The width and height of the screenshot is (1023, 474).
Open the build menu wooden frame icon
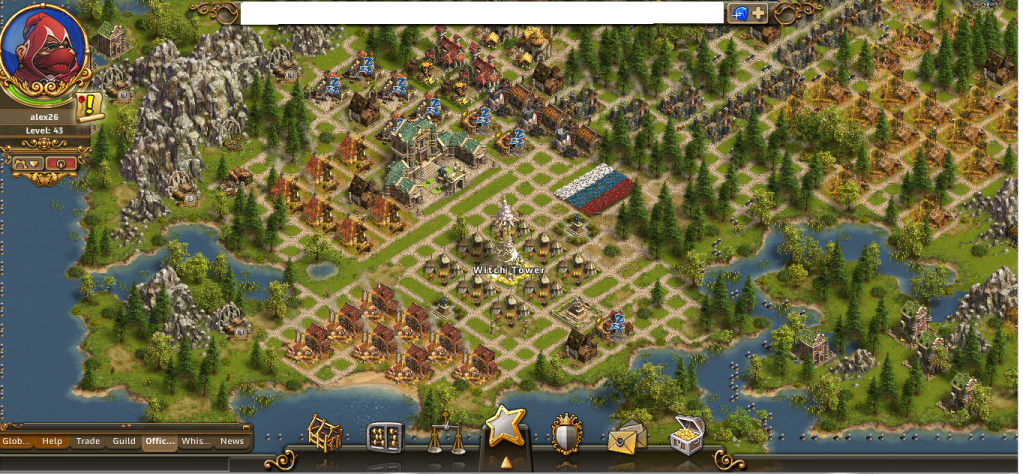point(325,433)
